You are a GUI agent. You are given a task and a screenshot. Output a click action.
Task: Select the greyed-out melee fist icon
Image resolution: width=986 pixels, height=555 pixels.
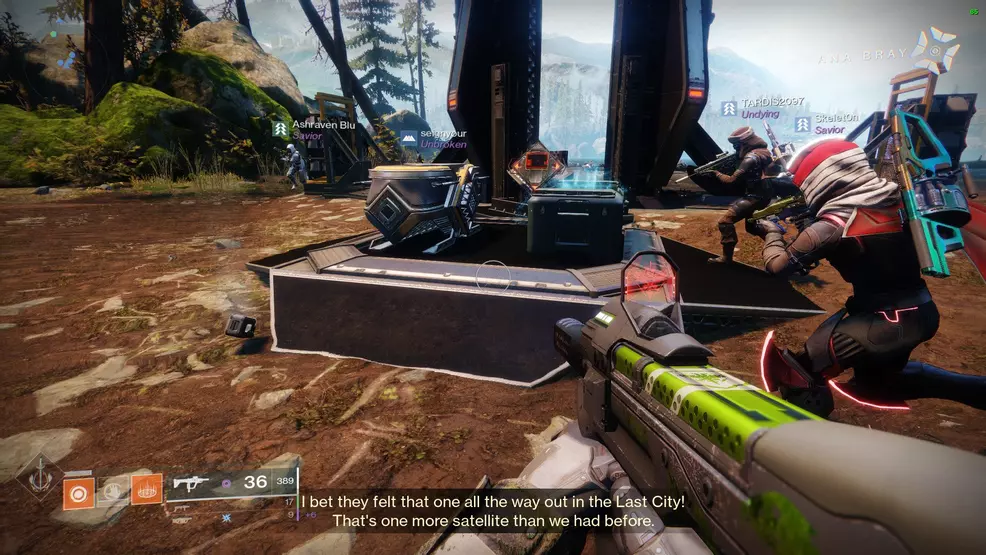[113, 491]
